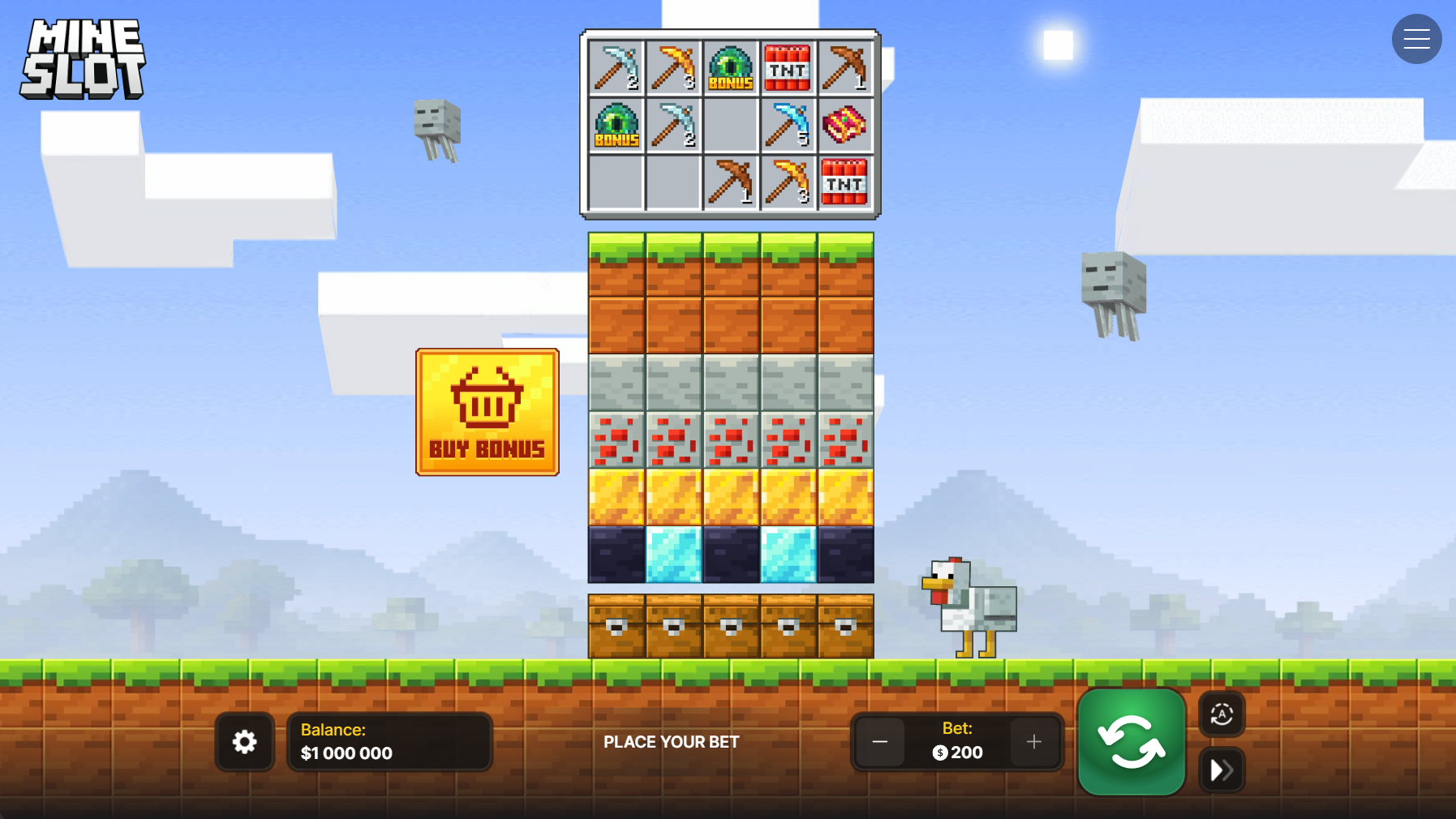
Task: Click the blue diamond pickaxe symbol
Action: pos(787,126)
